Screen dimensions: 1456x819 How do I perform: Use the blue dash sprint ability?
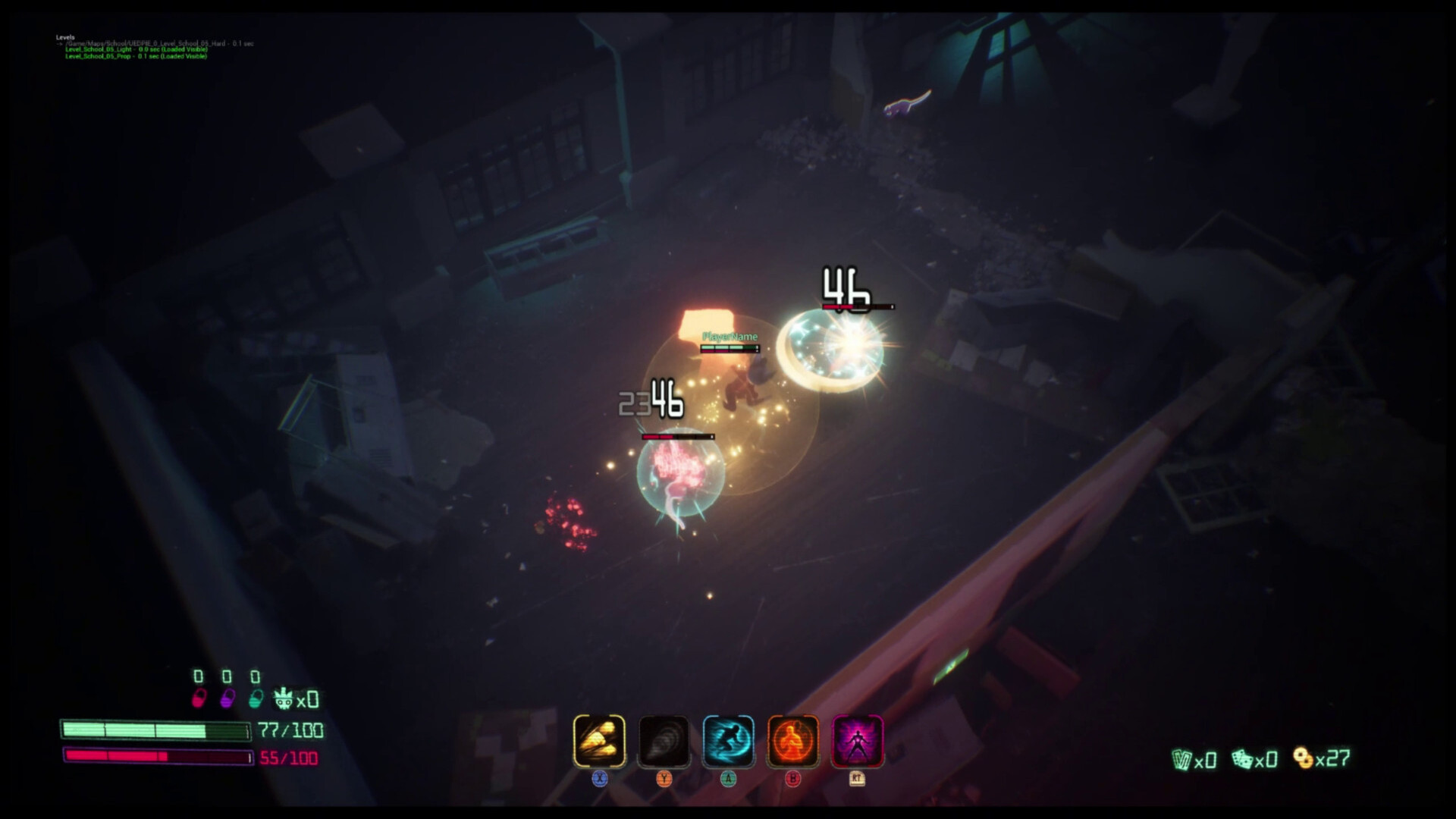(x=728, y=740)
